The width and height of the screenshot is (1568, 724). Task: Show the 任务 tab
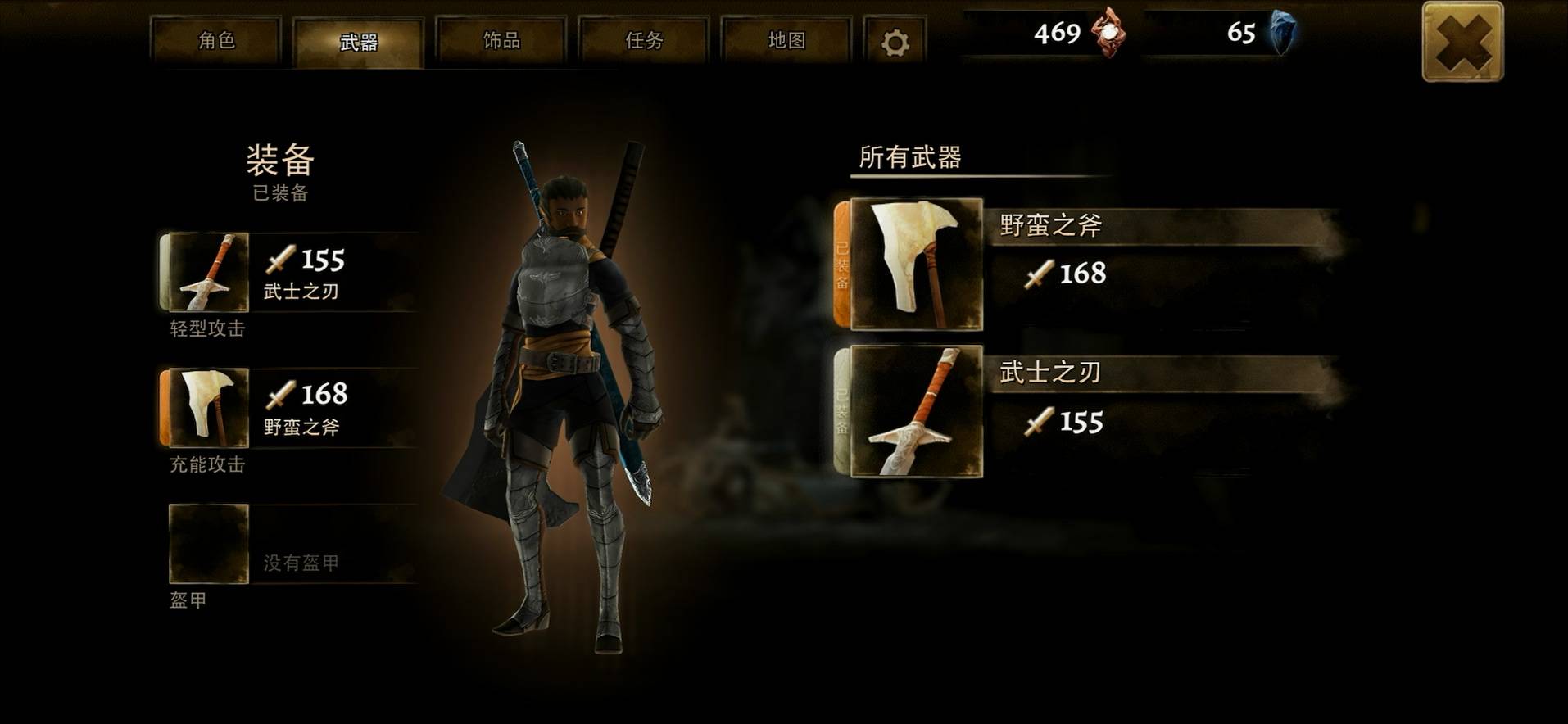[x=644, y=41]
